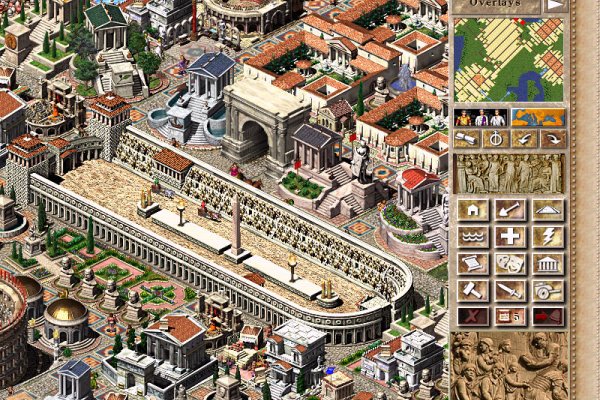The image size is (600, 400).
Task: Open the lightning bolt religion menu
Action: [548, 237]
